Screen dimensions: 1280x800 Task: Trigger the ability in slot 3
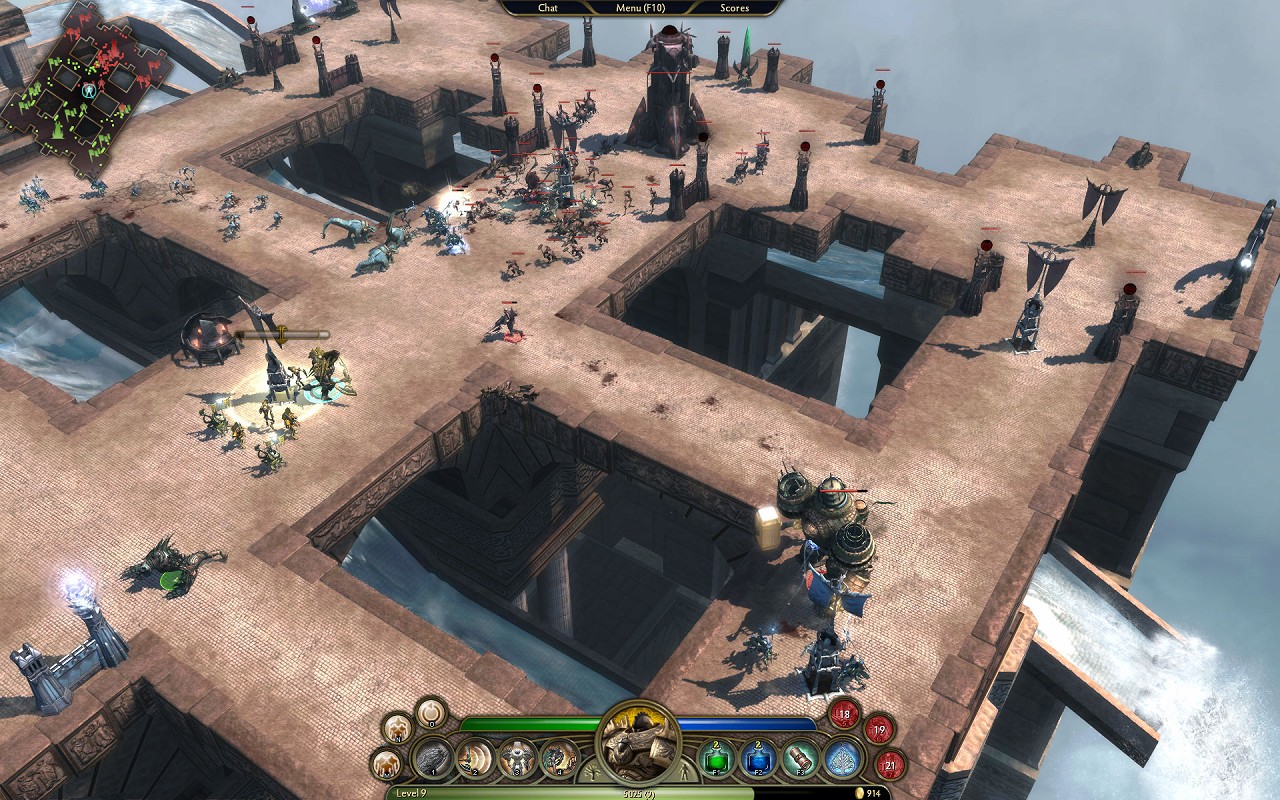pos(518,758)
